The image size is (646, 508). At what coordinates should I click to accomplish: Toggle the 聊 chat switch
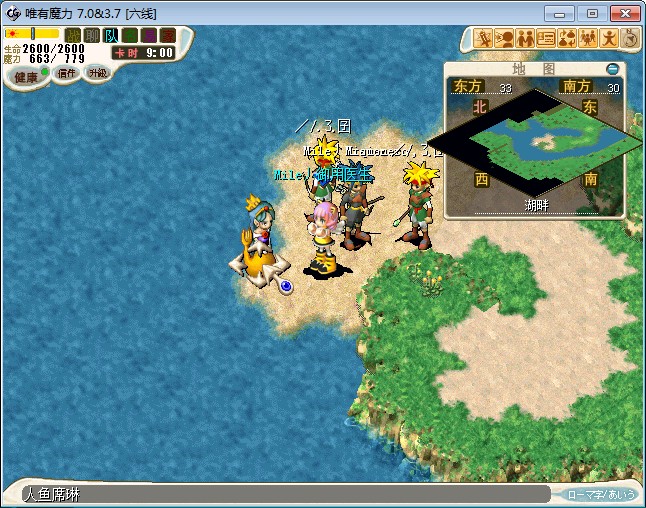91,35
